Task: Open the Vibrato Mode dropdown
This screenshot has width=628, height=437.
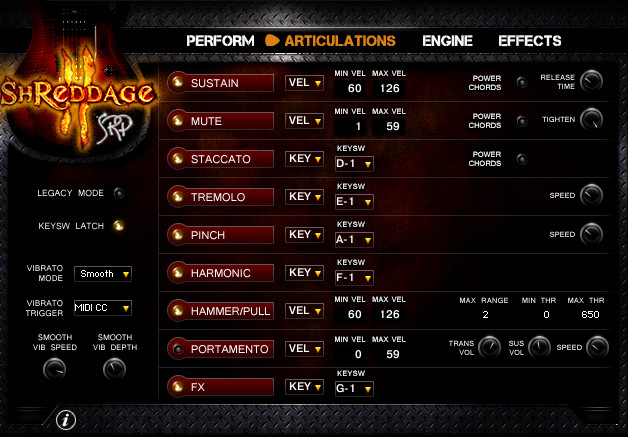Action: click(103, 273)
